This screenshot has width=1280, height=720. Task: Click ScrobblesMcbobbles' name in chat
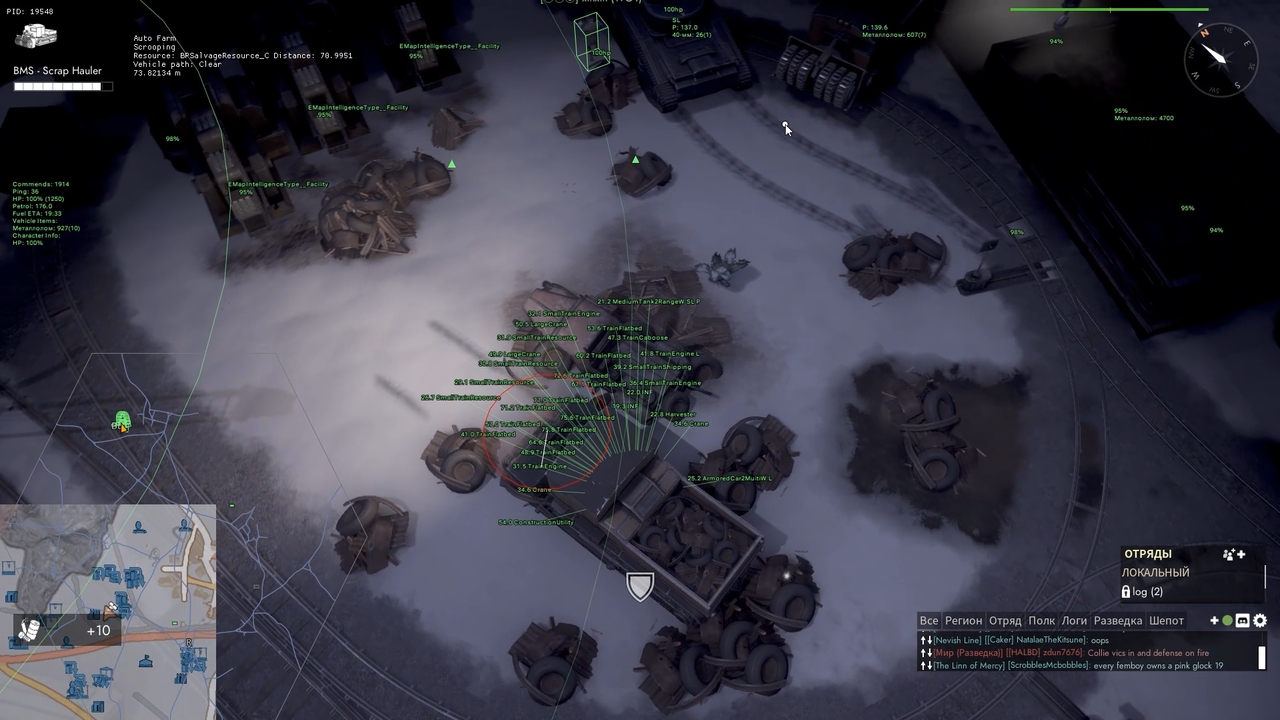tap(1050, 665)
